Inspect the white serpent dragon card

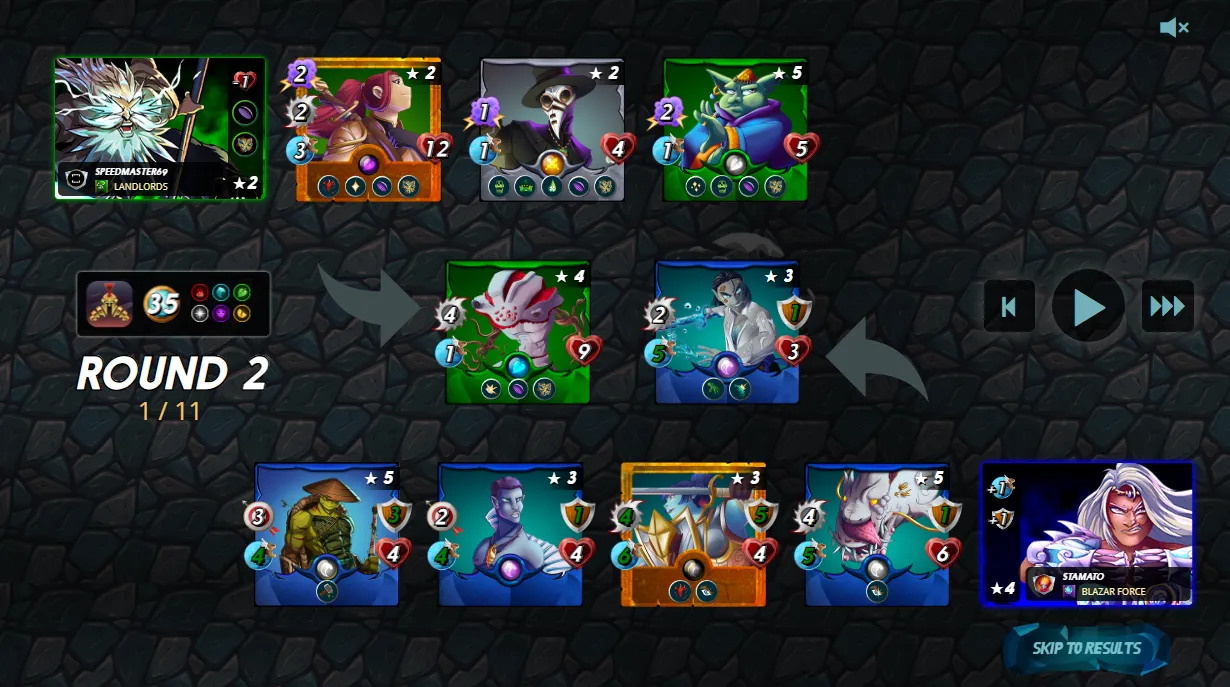(877, 534)
